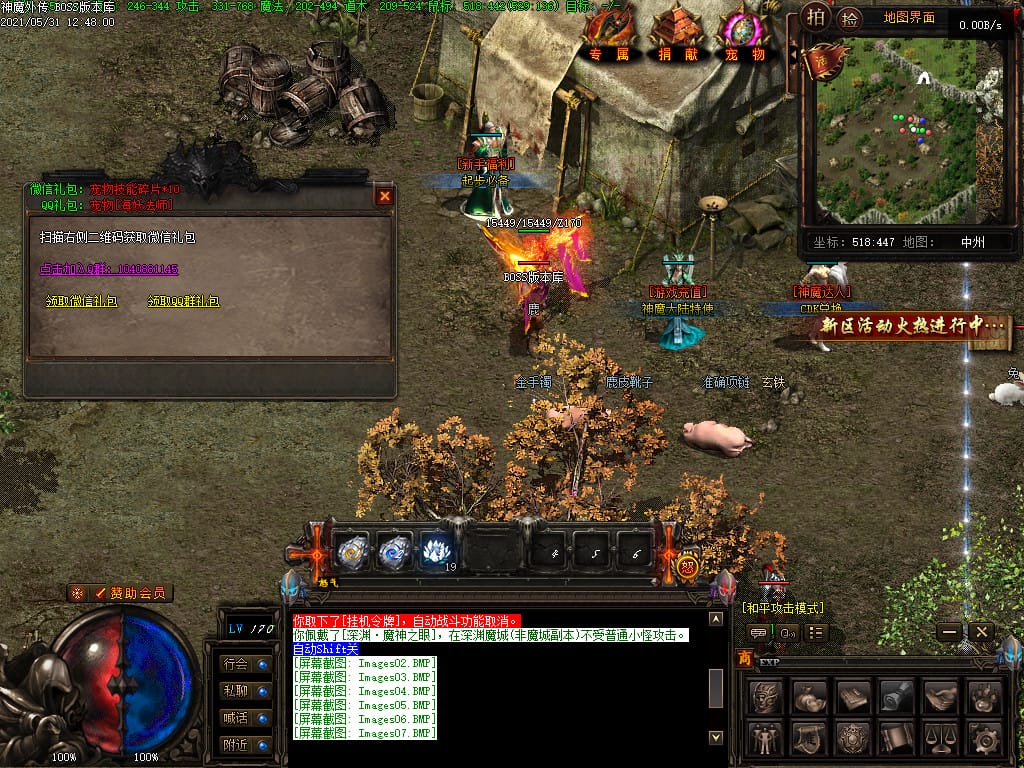Click the join QQ group link
Viewport: 1024px width, 768px height.
(x=109, y=270)
